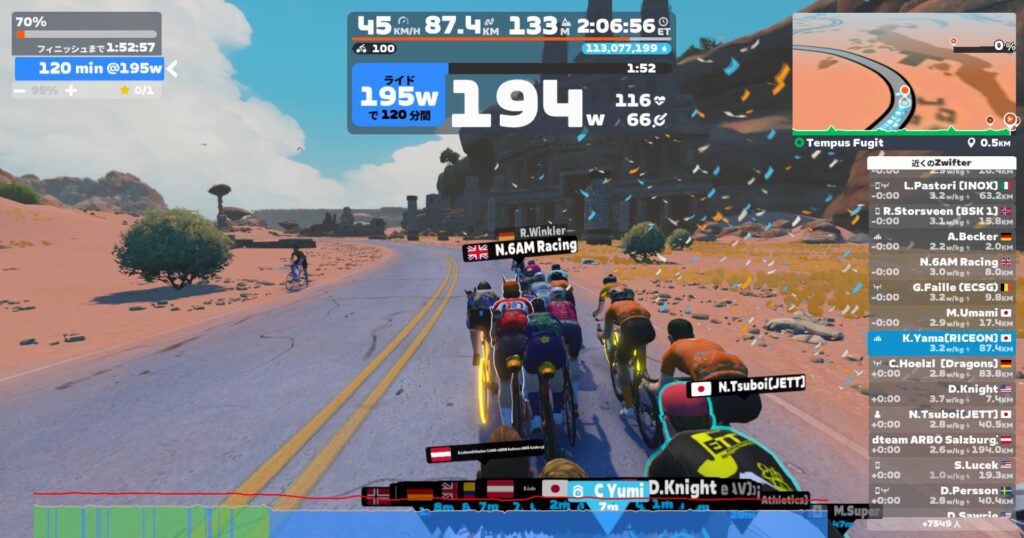The image size is (1024, 538).
Task: Decrease workout intensity with the minus button
Action: click(x=19, y=90)
